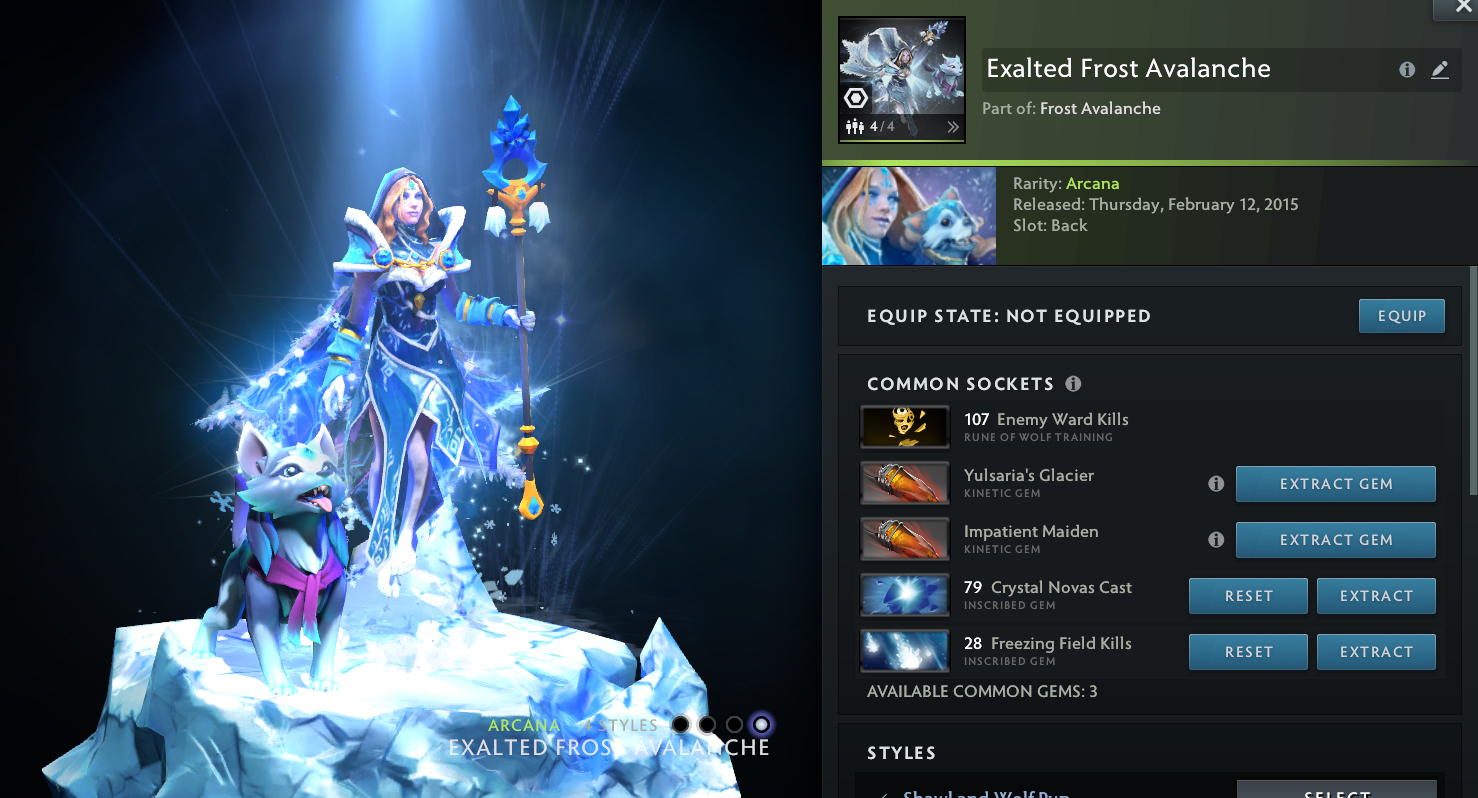
Task: Select the highlighted style dot under the model
Action: coord(762,724)
